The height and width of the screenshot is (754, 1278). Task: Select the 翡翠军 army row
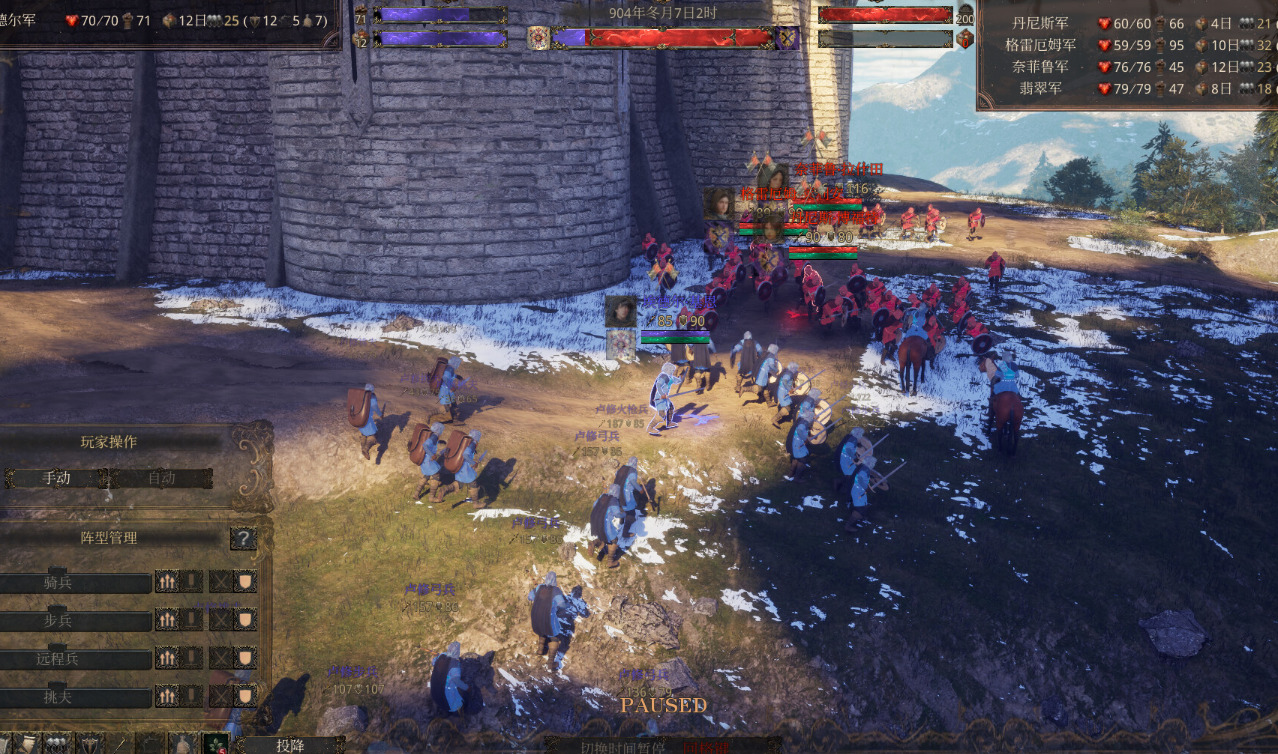click(x=1040, y=88)
